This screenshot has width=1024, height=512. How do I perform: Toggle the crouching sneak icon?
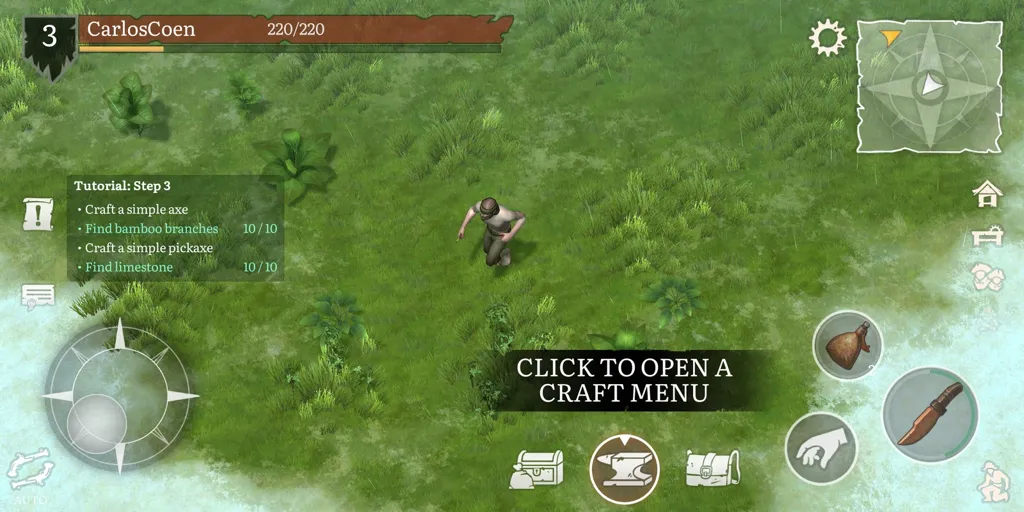993,481
